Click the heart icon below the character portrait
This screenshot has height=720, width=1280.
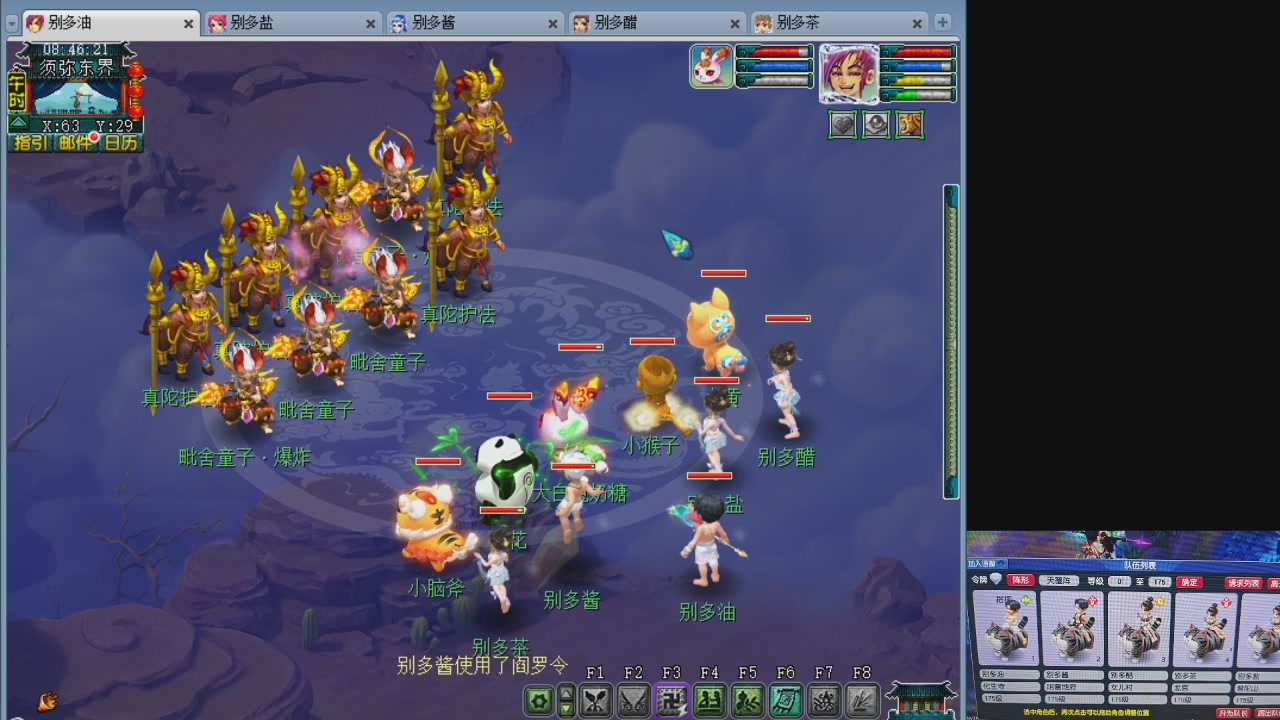pyautogui.click(x=843, y=125)
